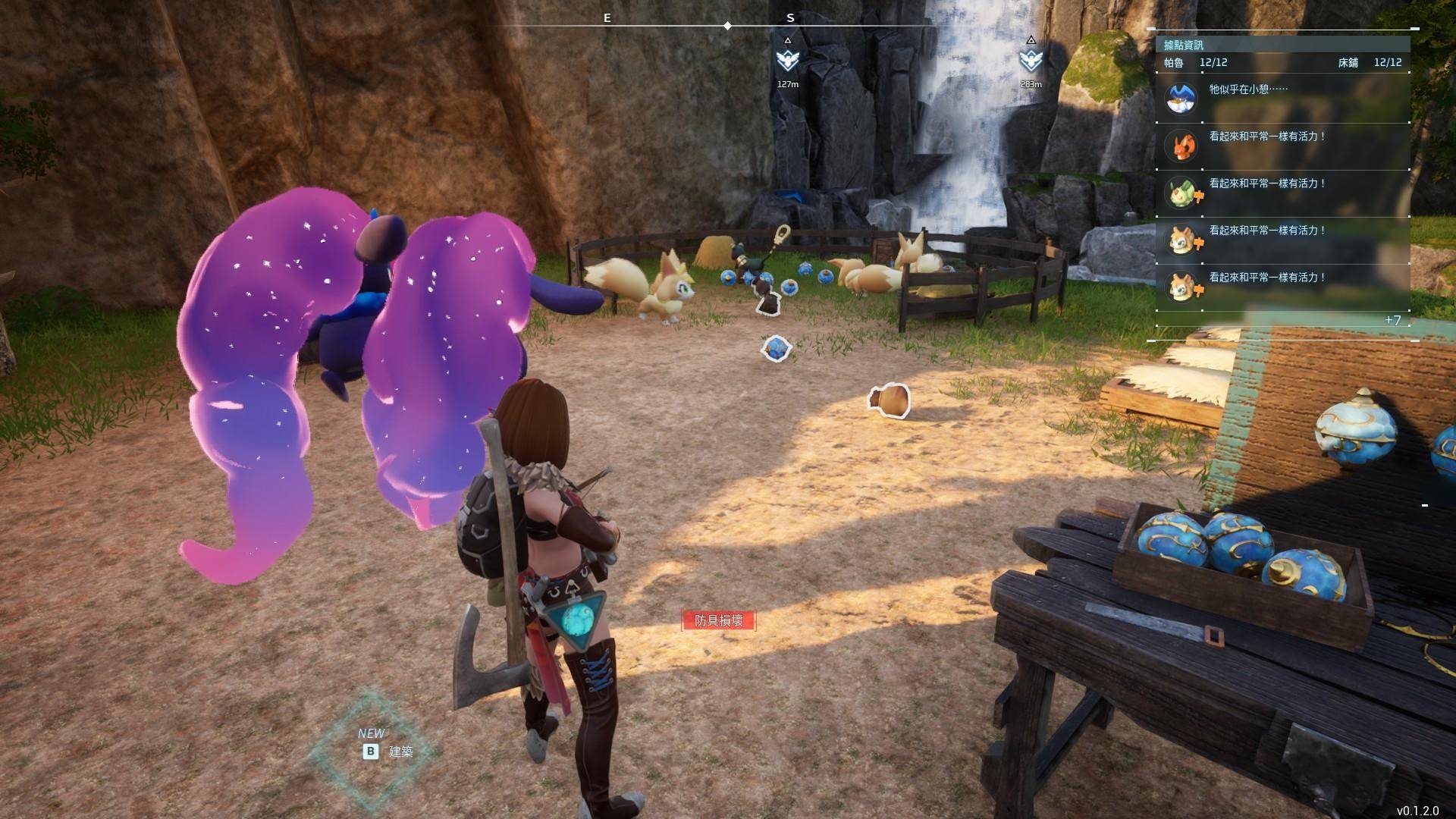Select the orange fox pal row
1456x819 pixels.
1282,146
